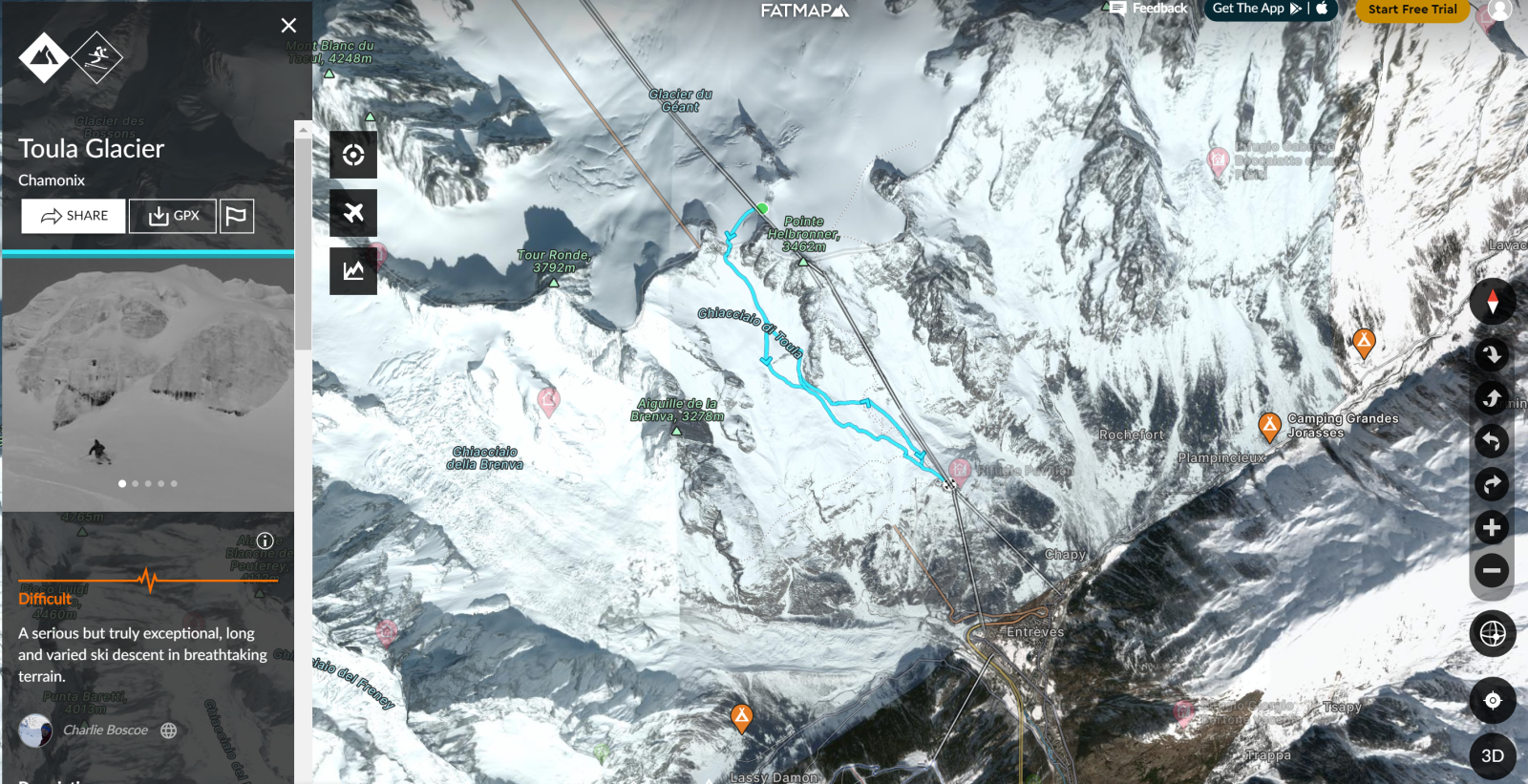This screenshot has width=1528, height=784.
Task: View author Charlie Boscoe's profile
Action: click(x=105, y=731)
